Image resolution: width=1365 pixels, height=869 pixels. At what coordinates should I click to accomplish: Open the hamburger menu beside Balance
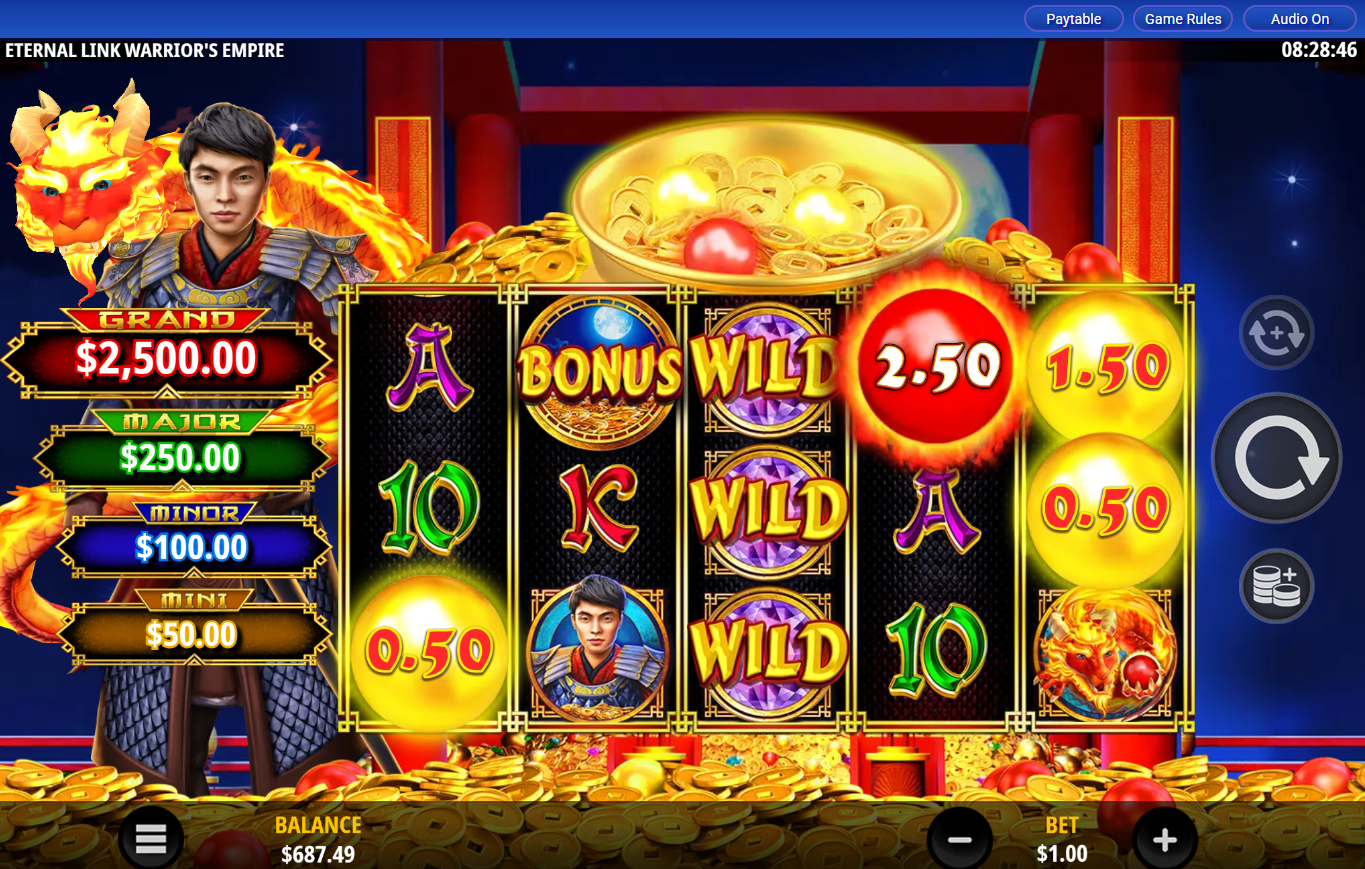point(151,840)
